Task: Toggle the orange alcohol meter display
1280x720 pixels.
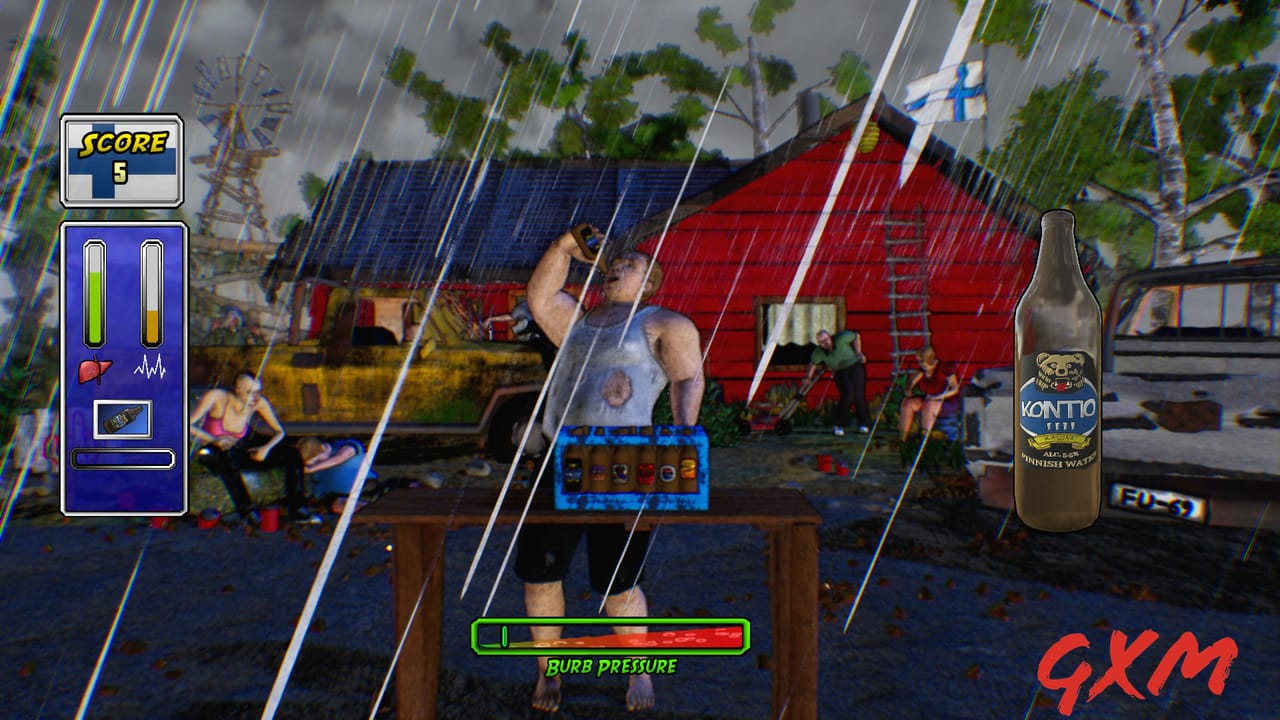Action: (x=150, y=290)
